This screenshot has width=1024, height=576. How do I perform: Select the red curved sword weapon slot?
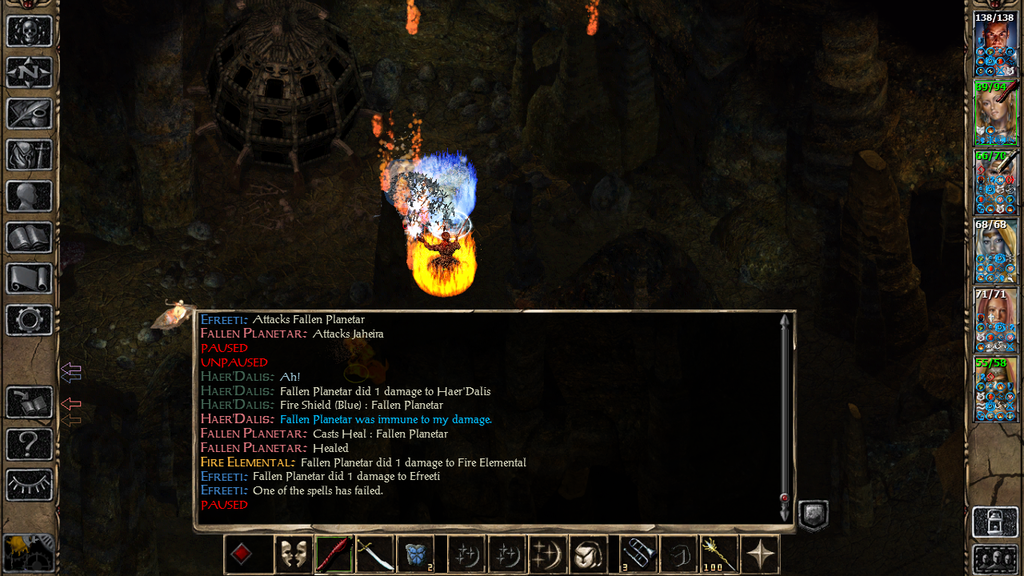(332, 554)
